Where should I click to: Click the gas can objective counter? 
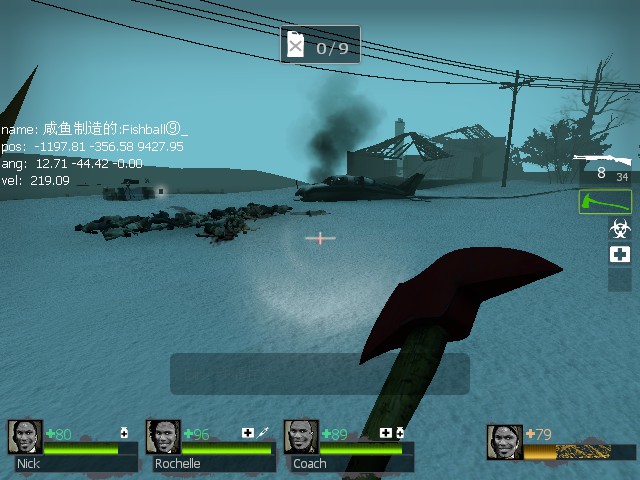pyautogui.click(x=320, y=45)
